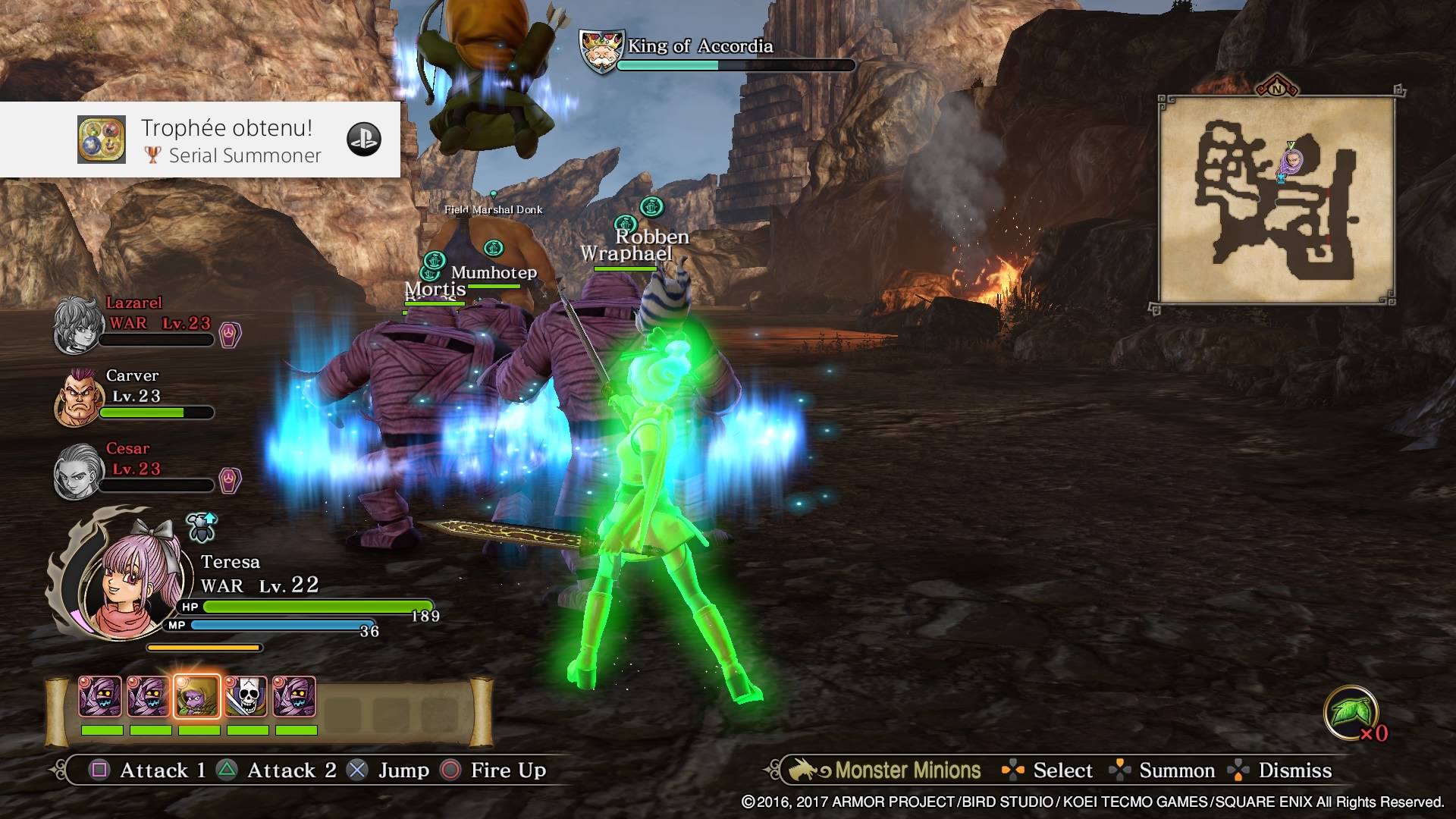This screenshot has height=819, width=1456.
Task: Click the King of Accordia portrait icon
Action: coord(601,52)
